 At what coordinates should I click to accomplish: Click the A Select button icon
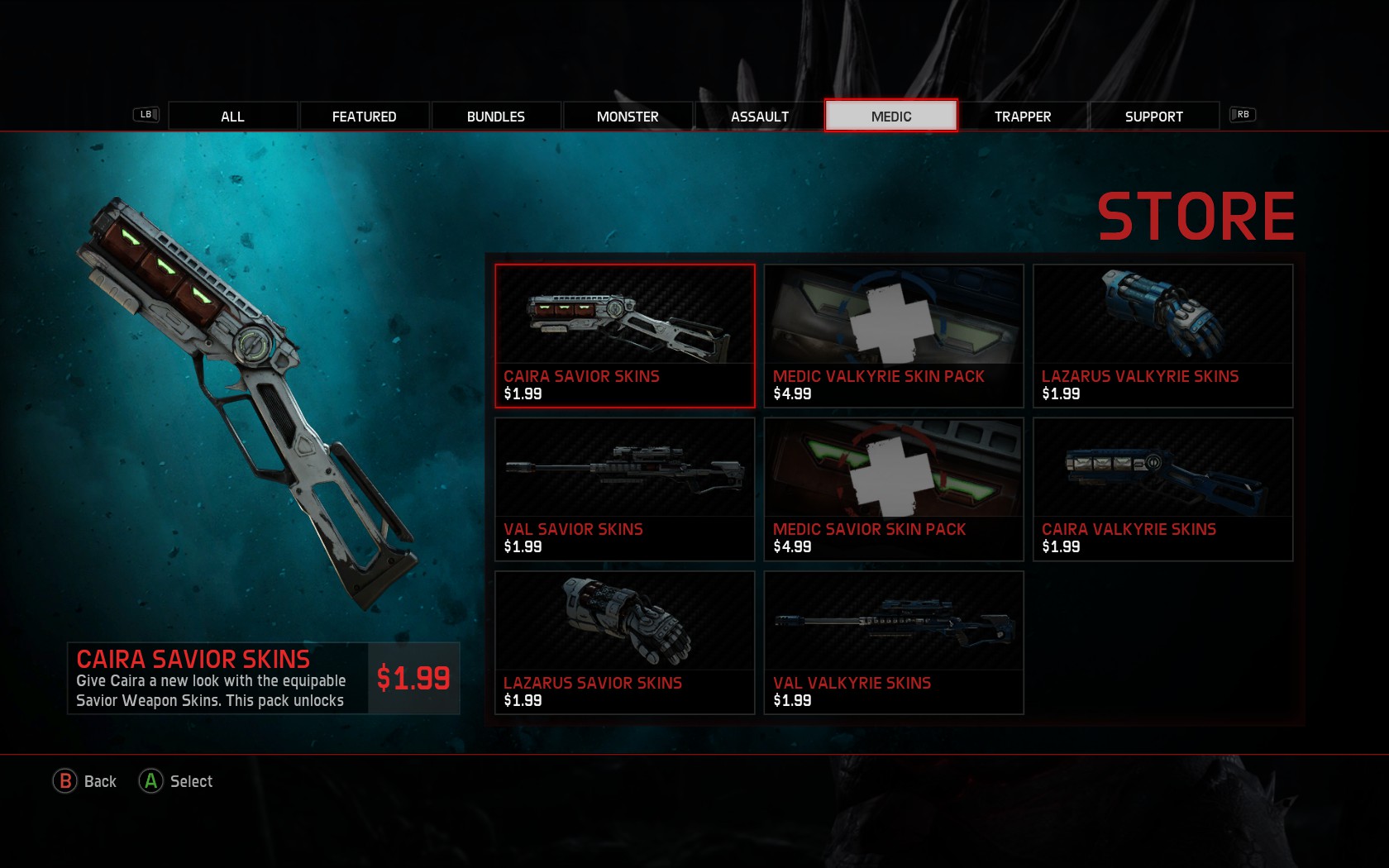150,780
